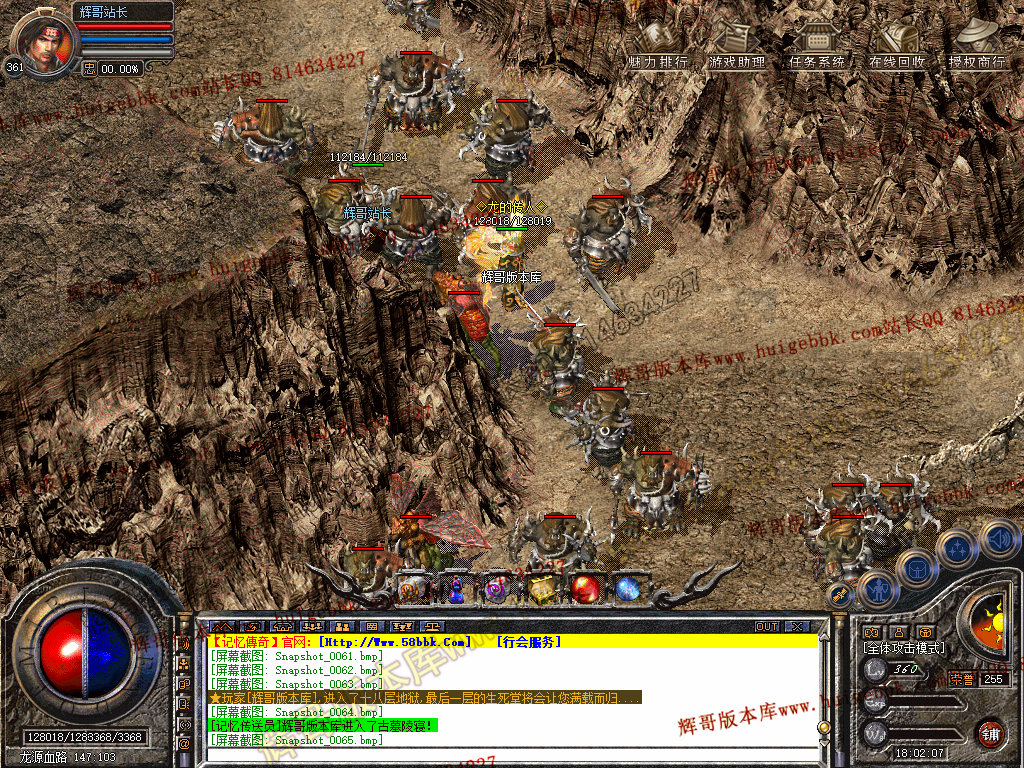Open the bag with the chest-shaped round button

pyautogui.click(x=916, y=569)
